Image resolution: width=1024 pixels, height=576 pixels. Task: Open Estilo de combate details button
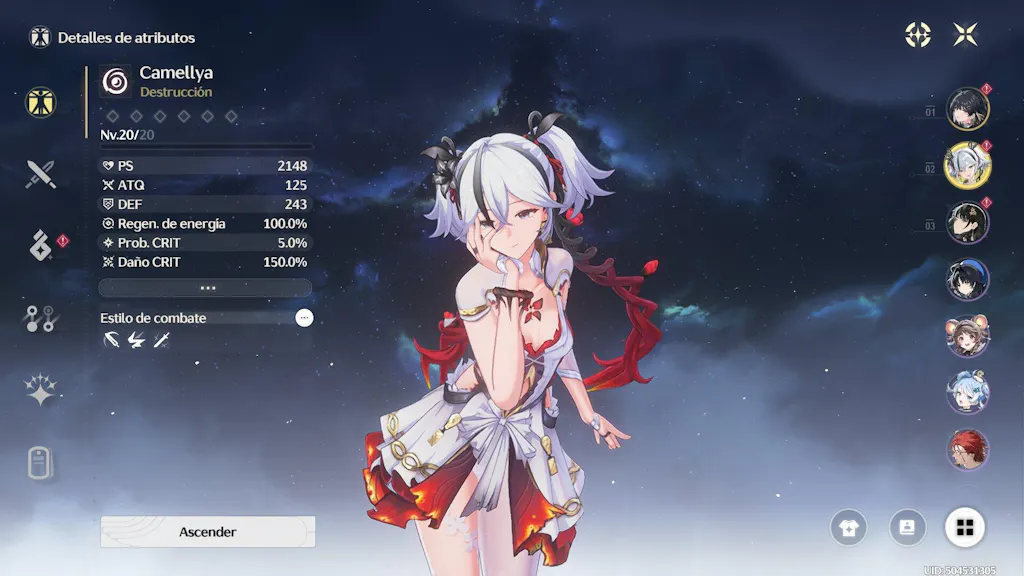304,317
